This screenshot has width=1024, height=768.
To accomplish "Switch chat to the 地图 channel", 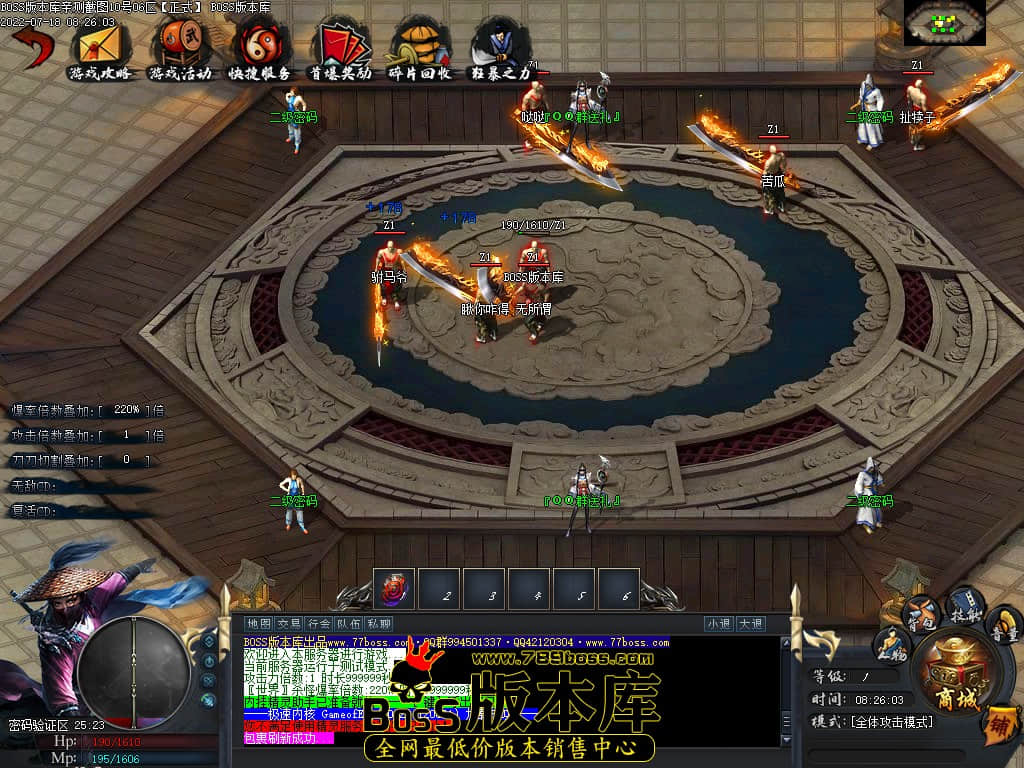I will [x=259, y=624].
